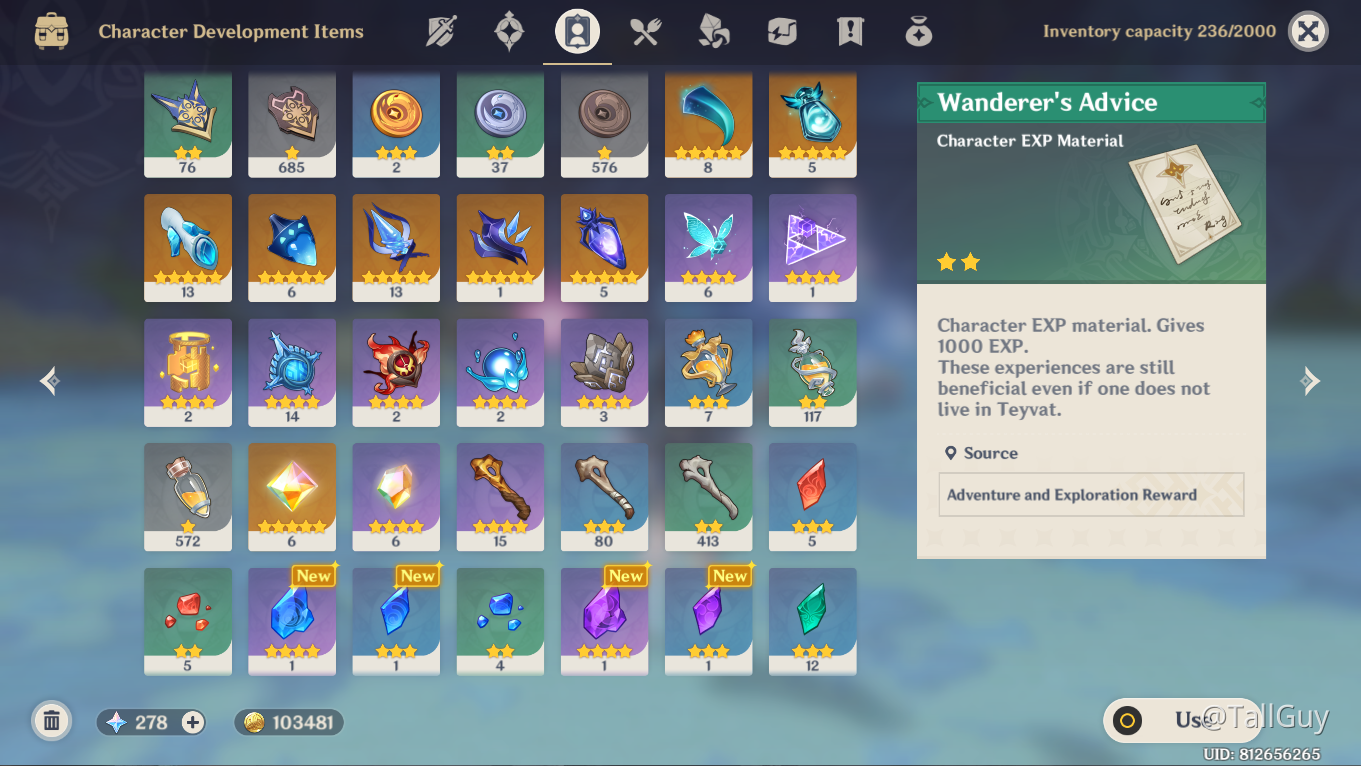The image size is (1361, 766).
Task: Add more Primogems with plus button
Action: pyautogui.click(x=193, y=722)
